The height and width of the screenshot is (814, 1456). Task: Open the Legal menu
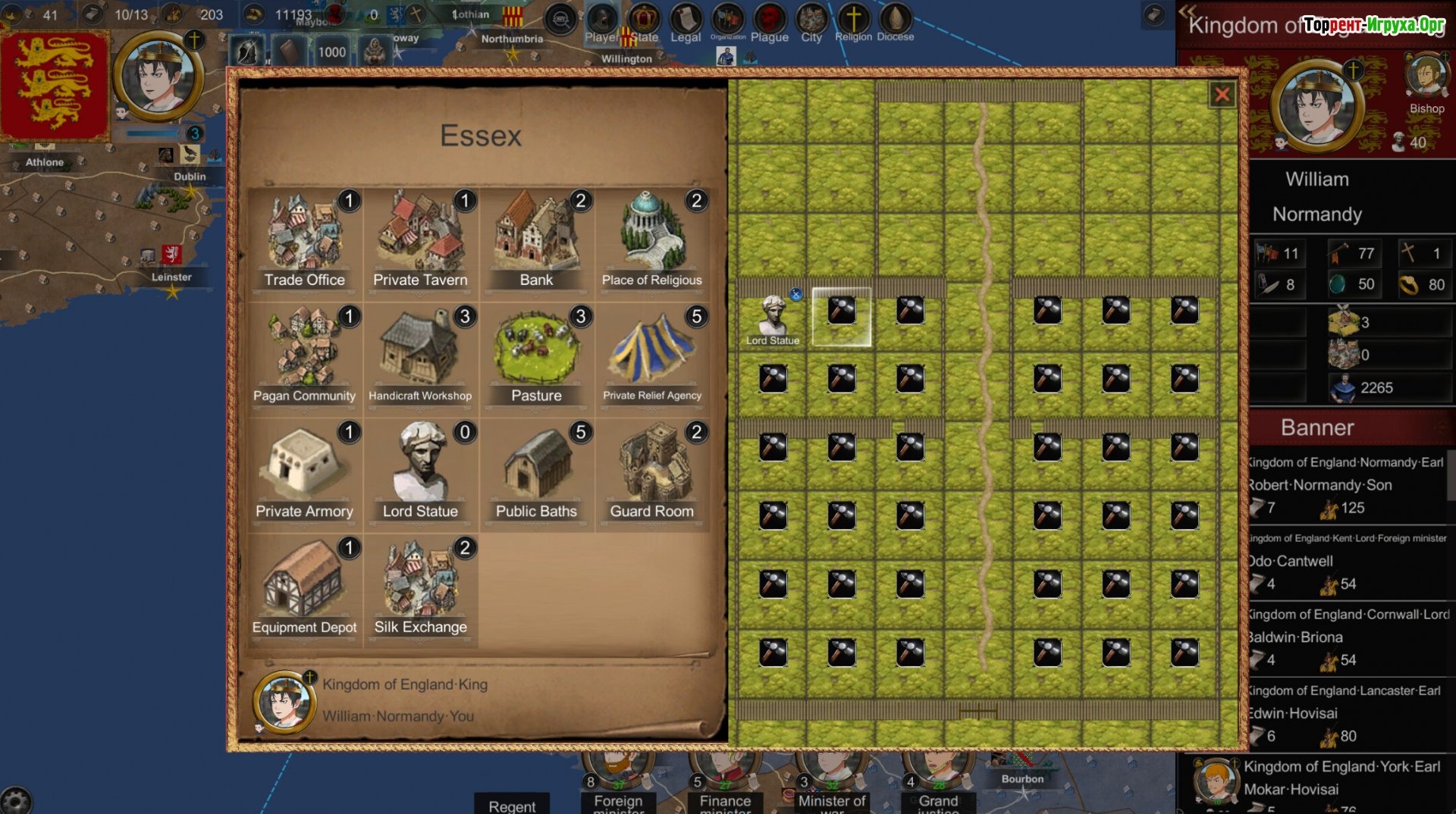686,23
